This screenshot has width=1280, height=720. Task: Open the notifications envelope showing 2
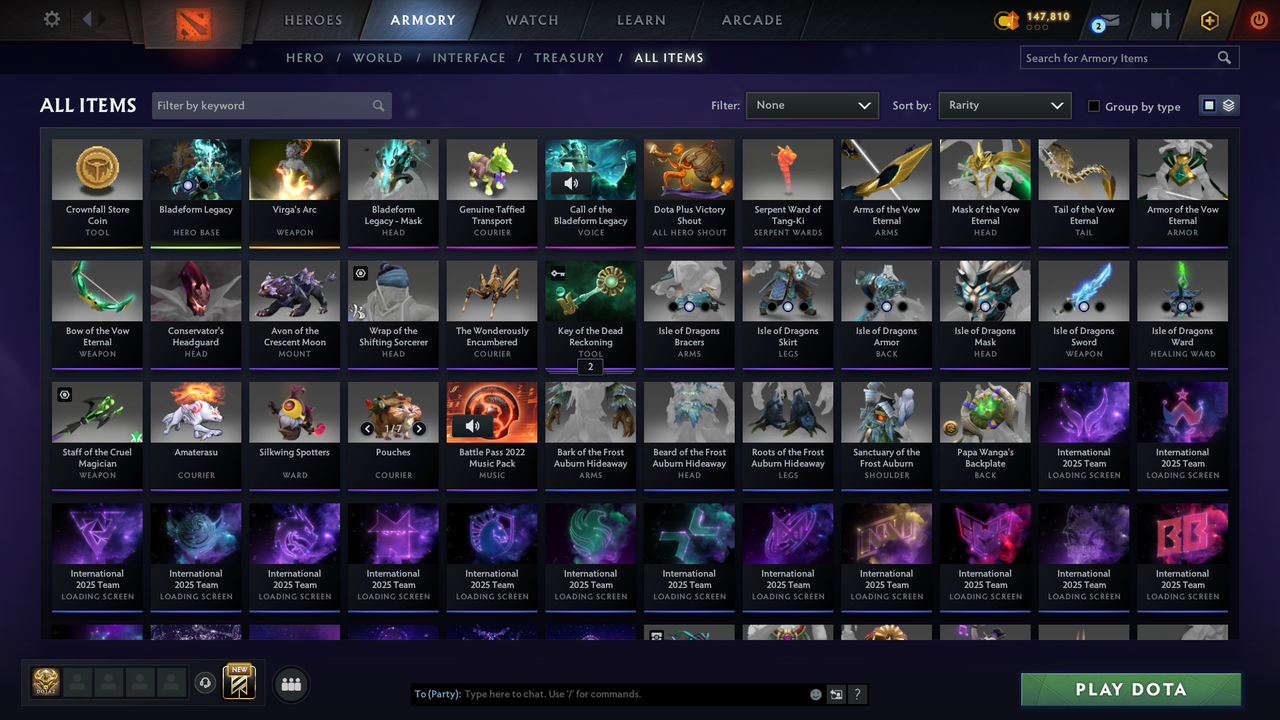(x=1110, y=20)
